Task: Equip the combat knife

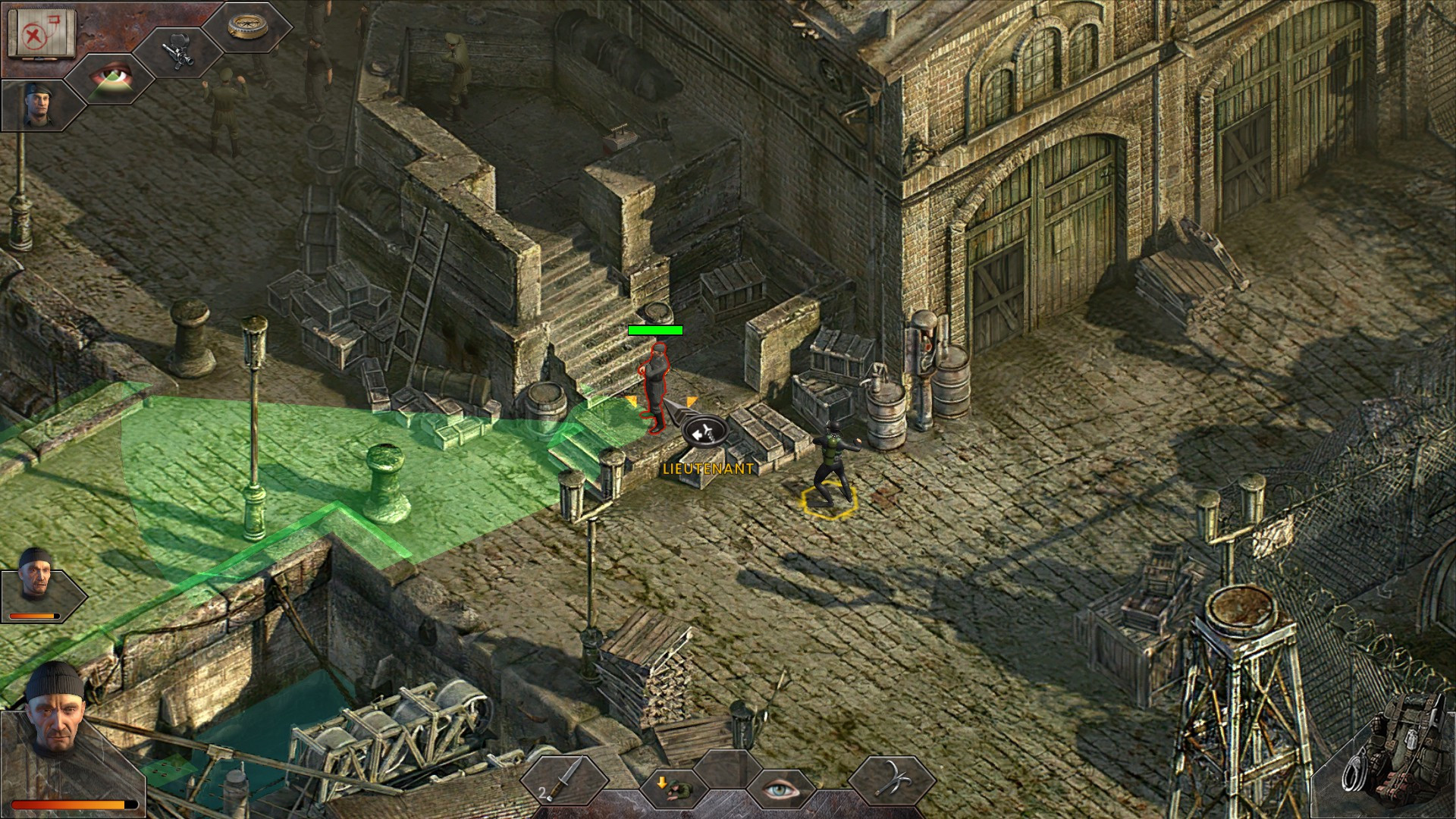Action: click(x=565, y=781)
